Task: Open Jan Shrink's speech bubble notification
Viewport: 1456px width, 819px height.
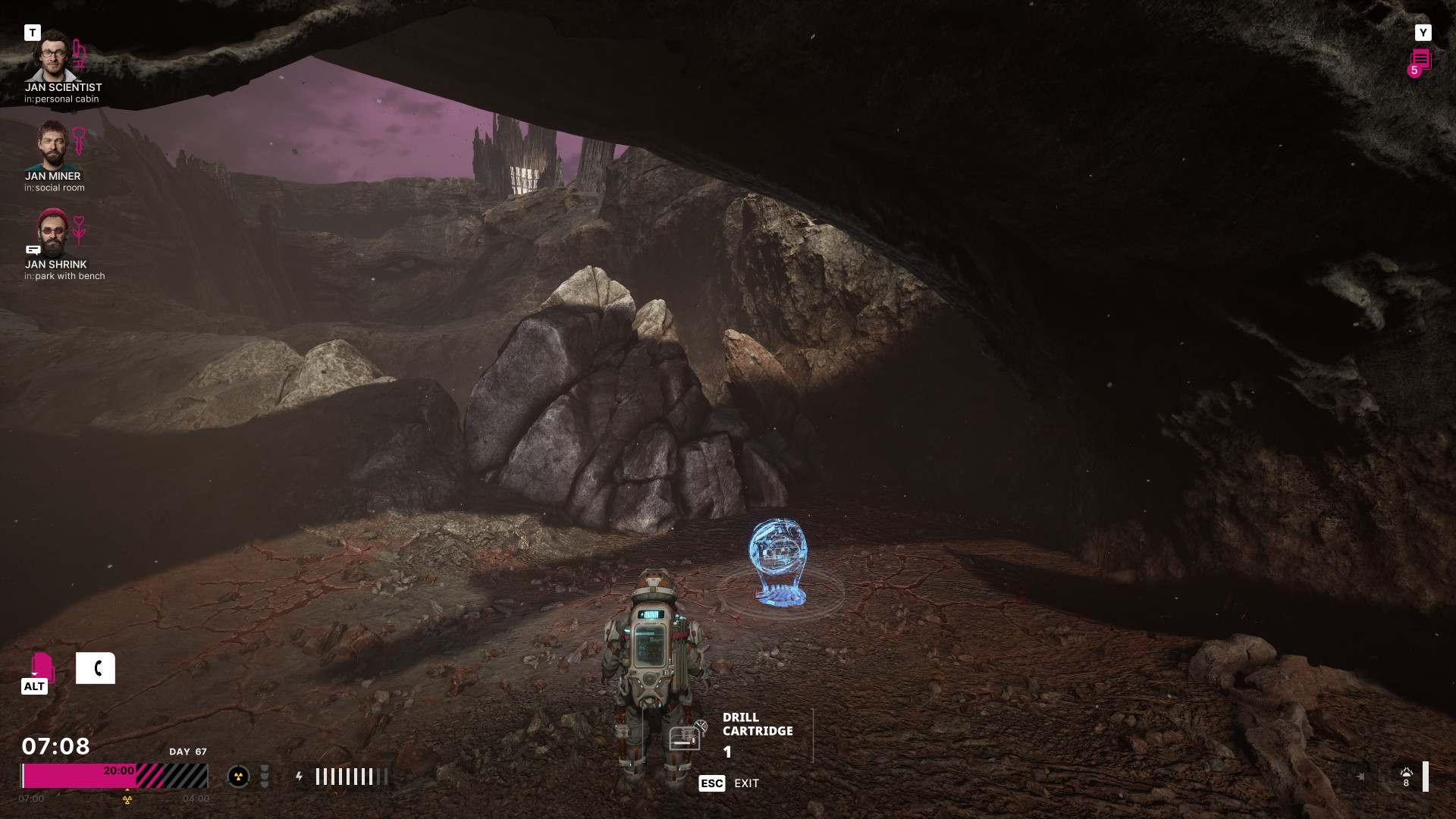Action: [x=33, y=249]
